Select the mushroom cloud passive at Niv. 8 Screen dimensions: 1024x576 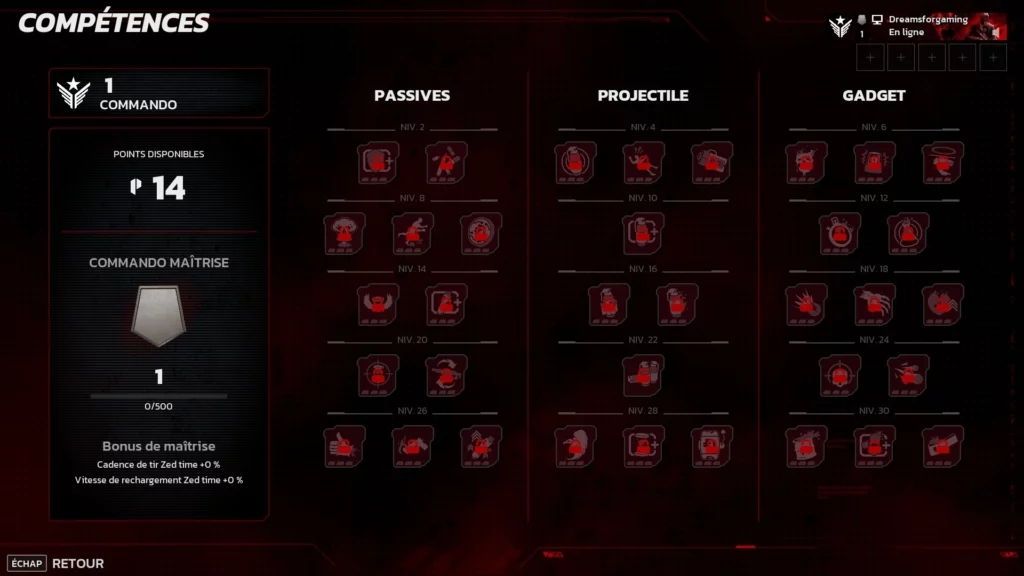coord(345,233)
